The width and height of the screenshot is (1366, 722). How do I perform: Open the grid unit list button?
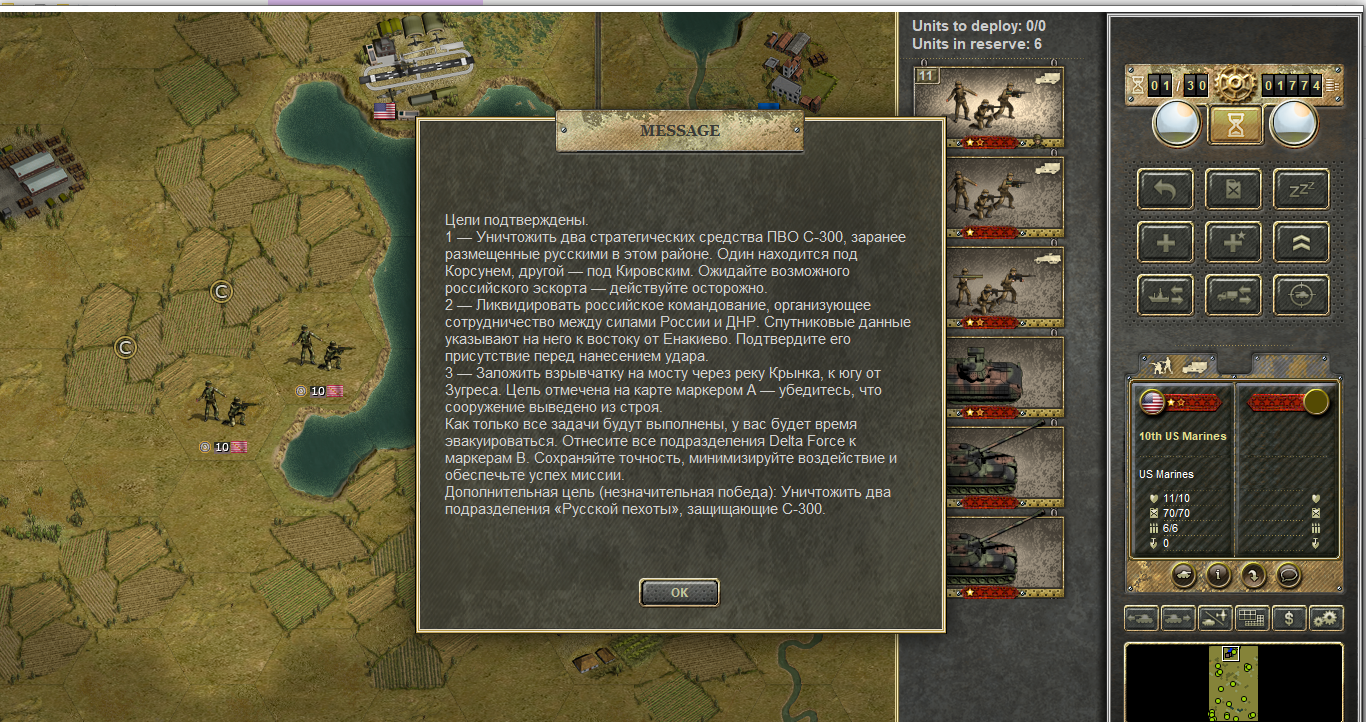tap(1251, 618)
